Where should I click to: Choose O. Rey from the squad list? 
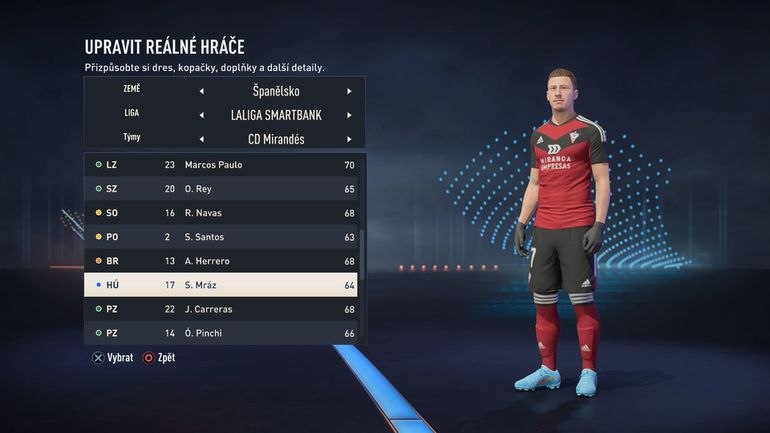(x=222, y=188)
